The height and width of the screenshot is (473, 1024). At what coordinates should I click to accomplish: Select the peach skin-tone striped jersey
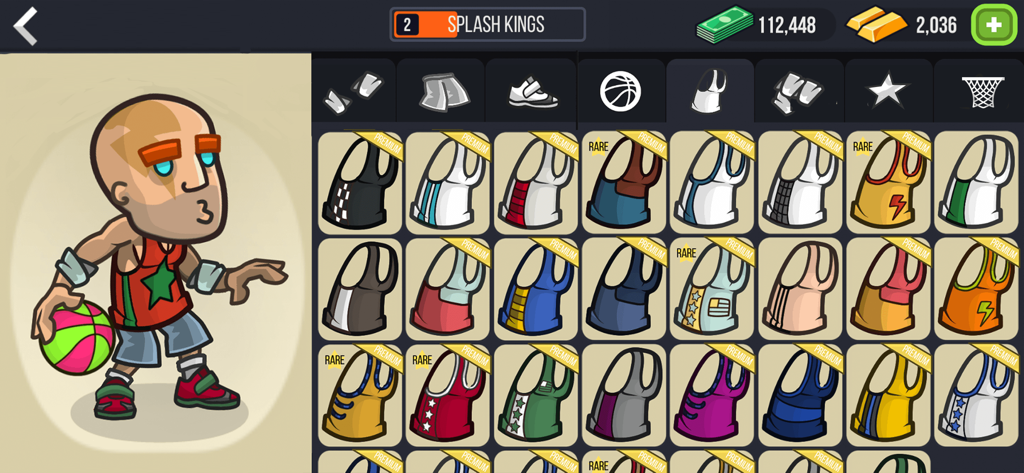800,288
